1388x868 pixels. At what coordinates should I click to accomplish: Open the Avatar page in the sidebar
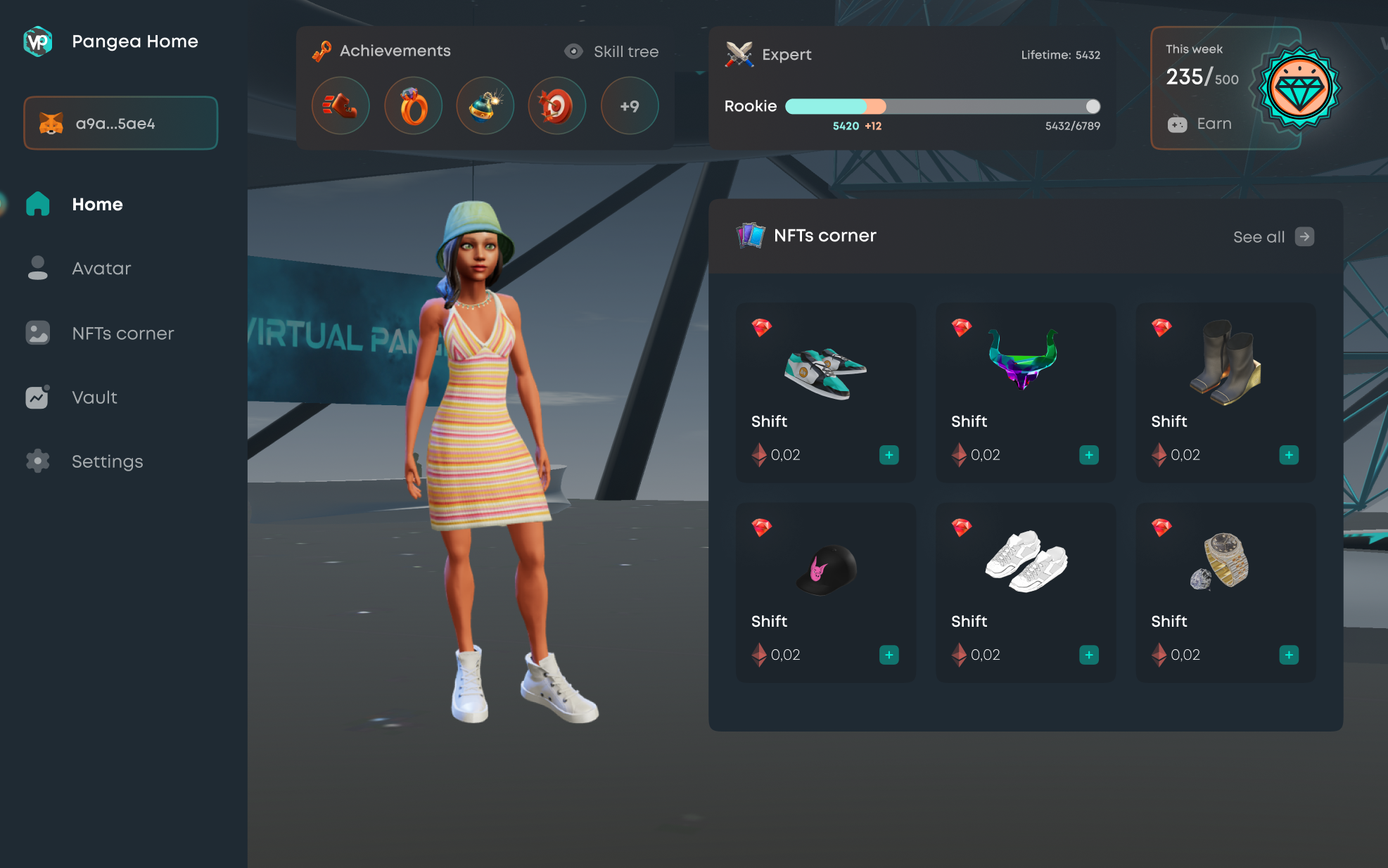(x=101, y=269)
